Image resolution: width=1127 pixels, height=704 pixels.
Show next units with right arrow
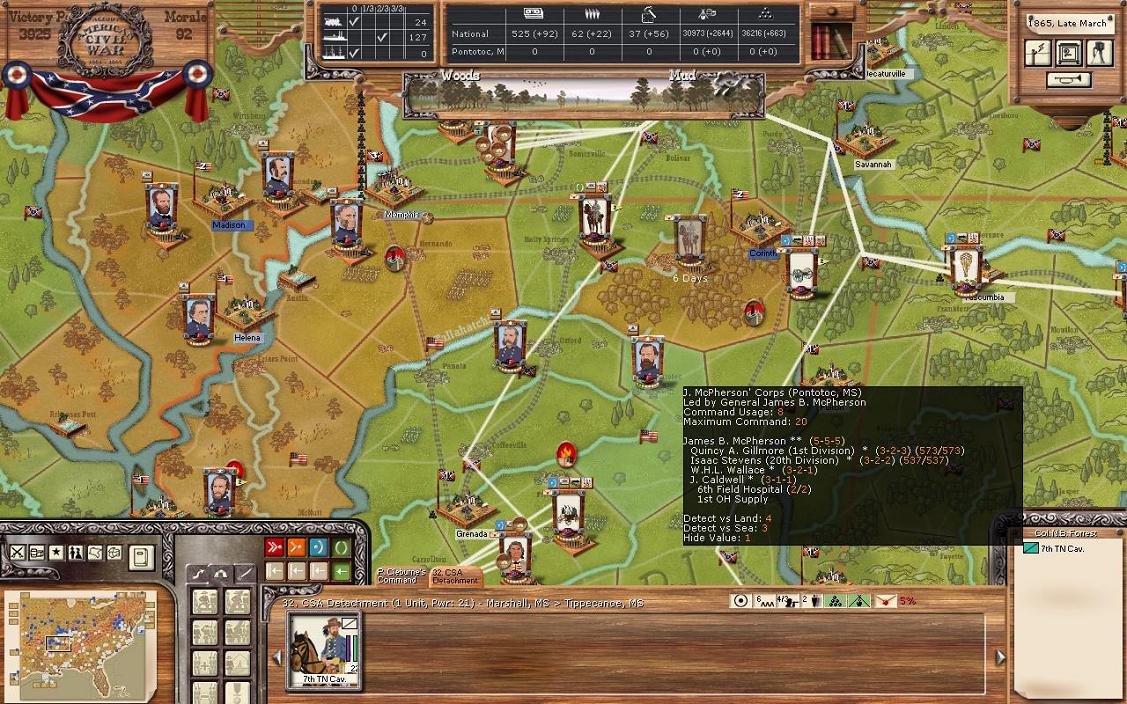(1000, 657)
